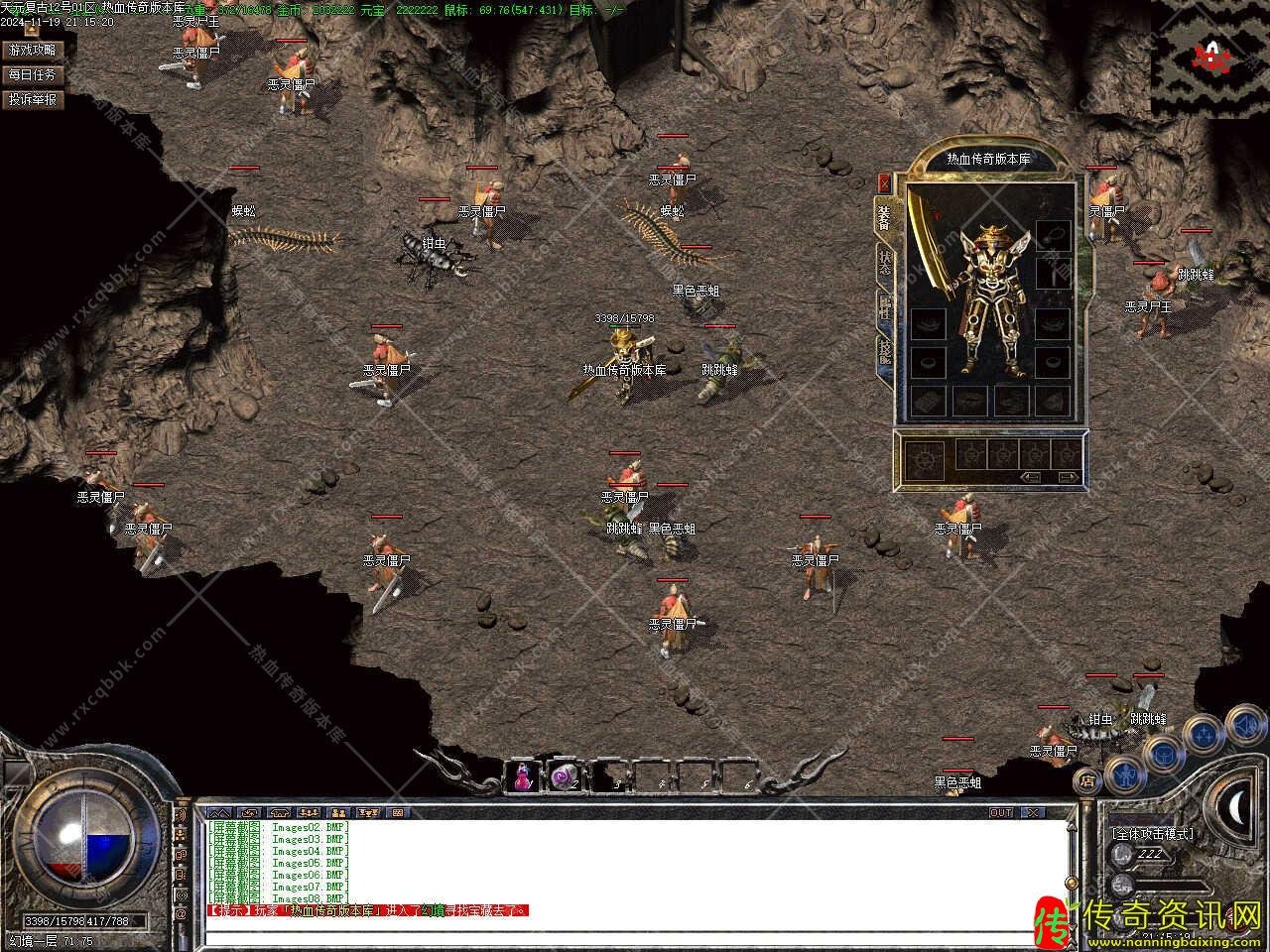Click the speaker sound round button

coord(1247,727)
